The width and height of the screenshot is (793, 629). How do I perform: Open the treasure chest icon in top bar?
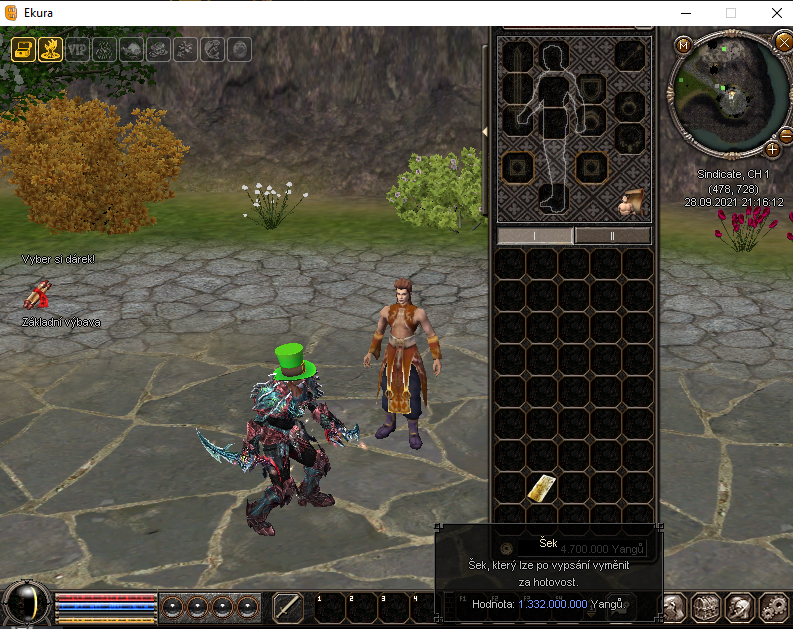click(24, 49)
